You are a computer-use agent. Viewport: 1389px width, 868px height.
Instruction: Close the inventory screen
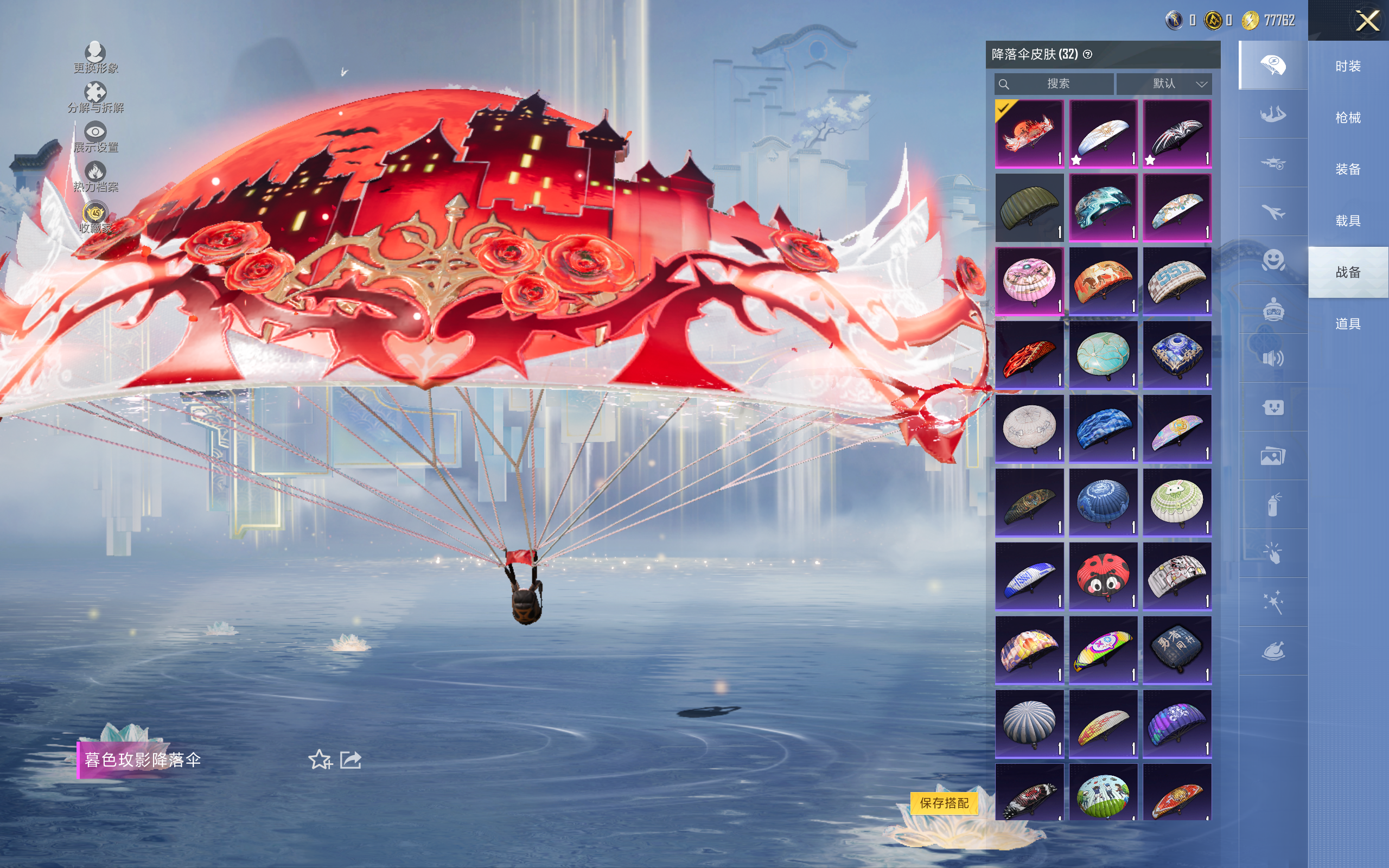click(x=1367, y=21)
